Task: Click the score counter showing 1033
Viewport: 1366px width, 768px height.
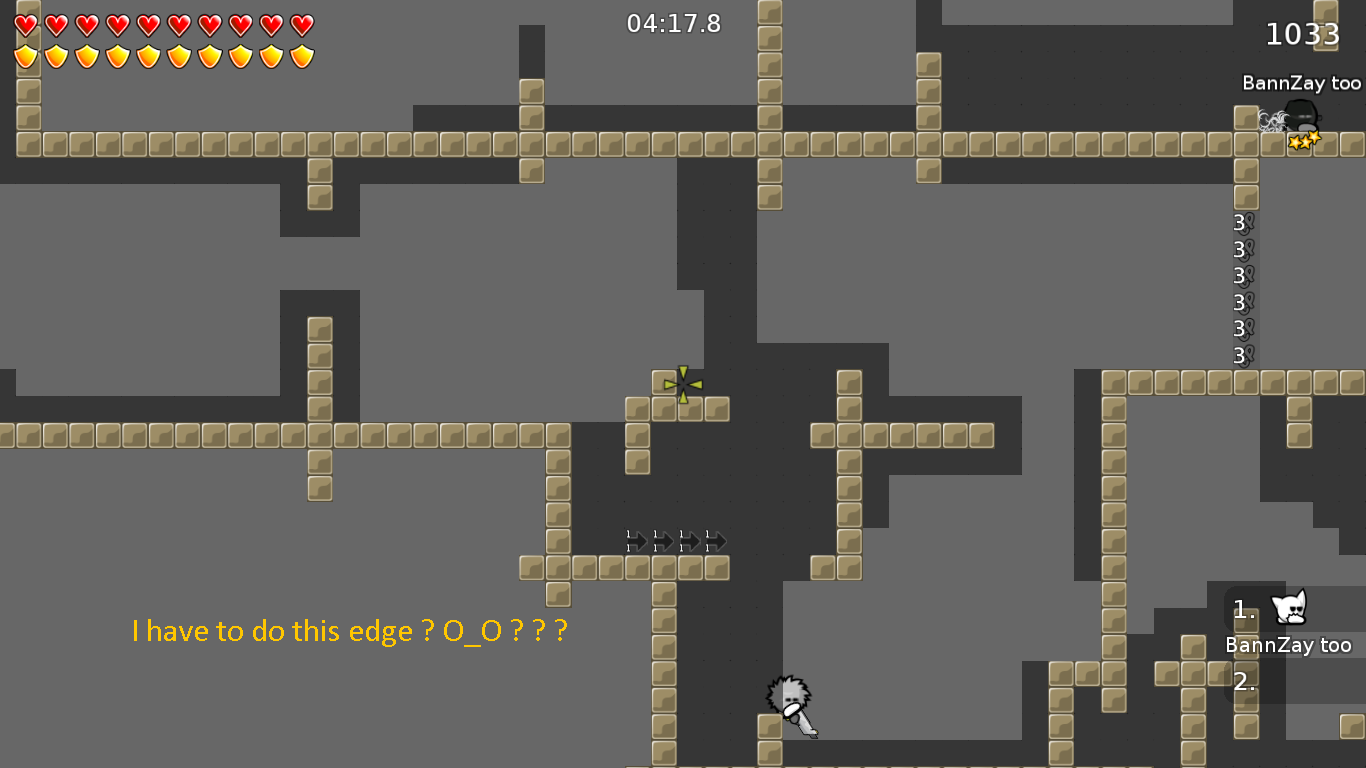Action: pyautogui.click(x=1303, y=33)
